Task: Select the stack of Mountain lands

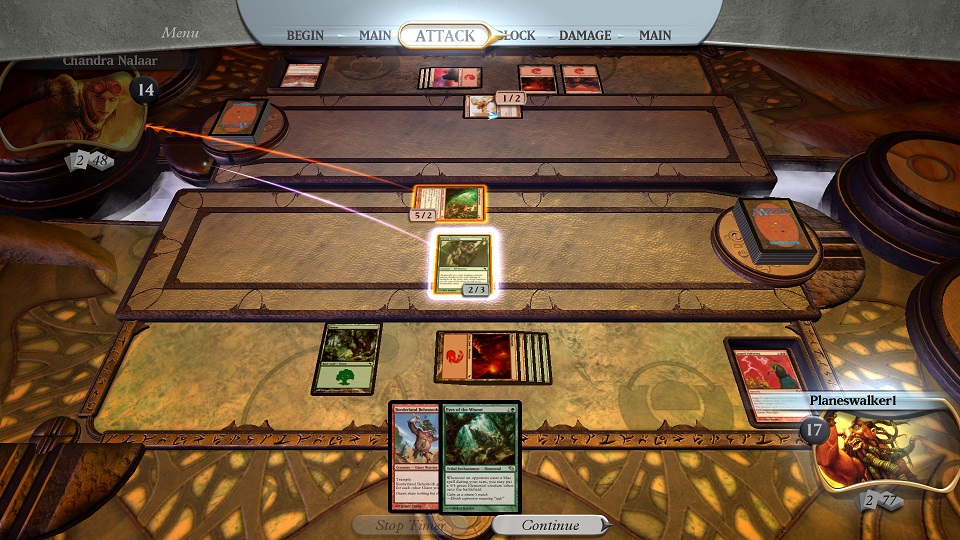Action: point(492,357)
